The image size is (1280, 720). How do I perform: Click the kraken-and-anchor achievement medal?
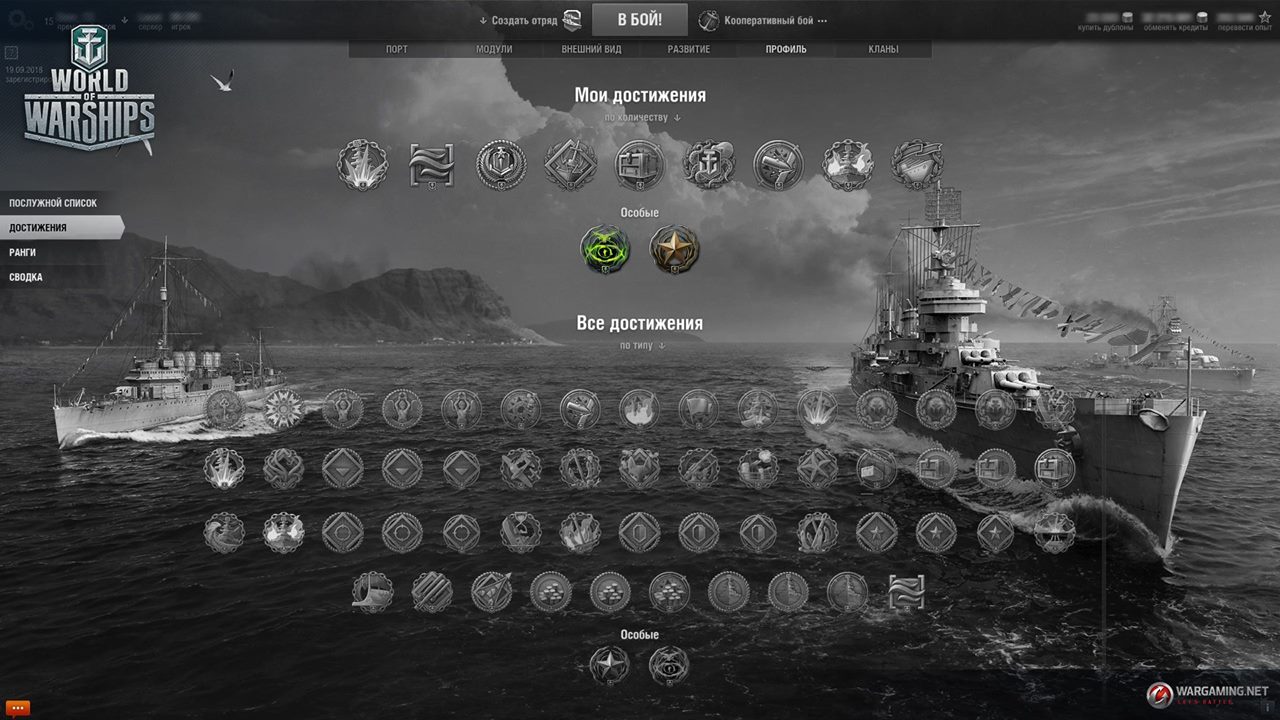click(x=709, y=164)
